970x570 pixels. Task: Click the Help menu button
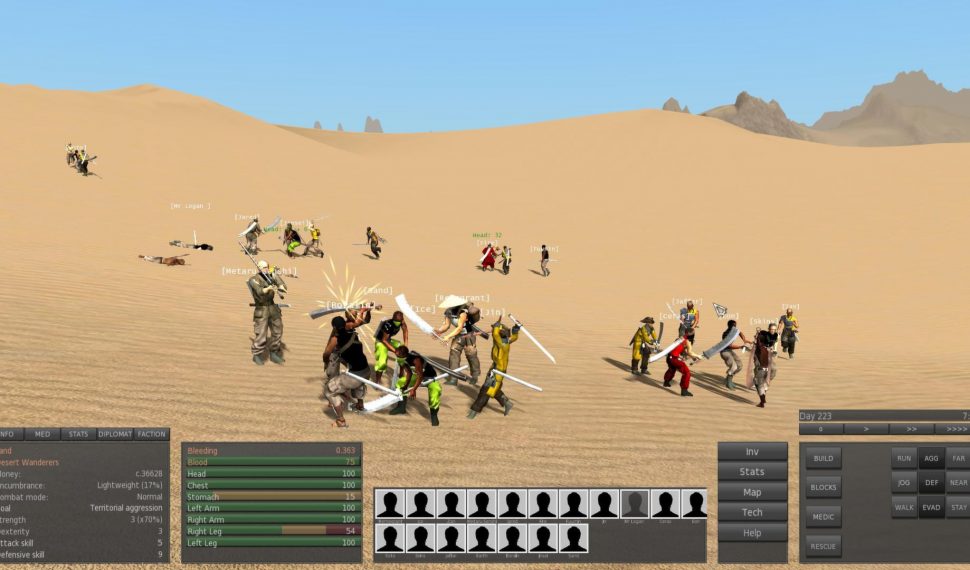752,533
